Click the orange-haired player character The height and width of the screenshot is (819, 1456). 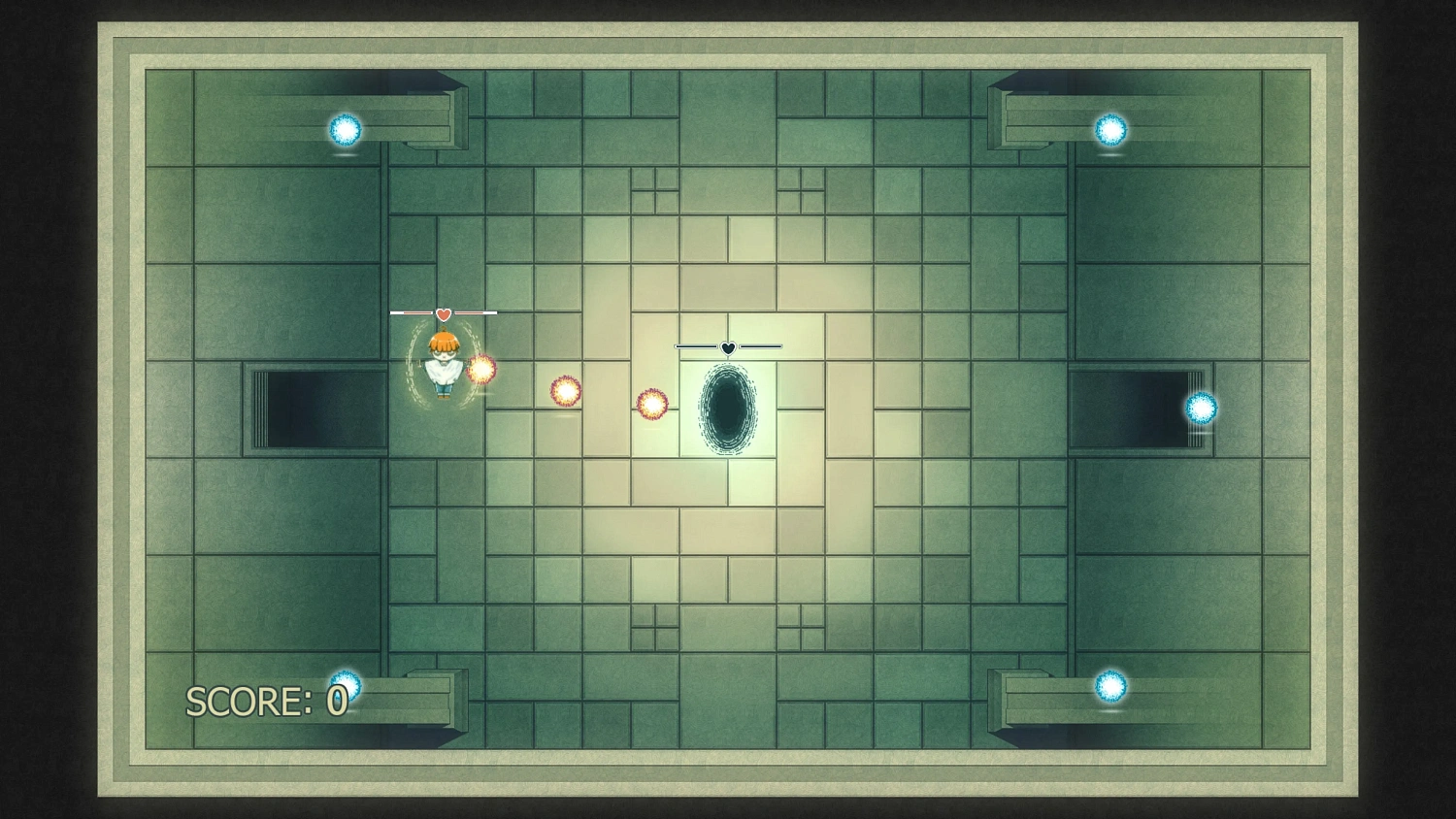click(442, 364)
